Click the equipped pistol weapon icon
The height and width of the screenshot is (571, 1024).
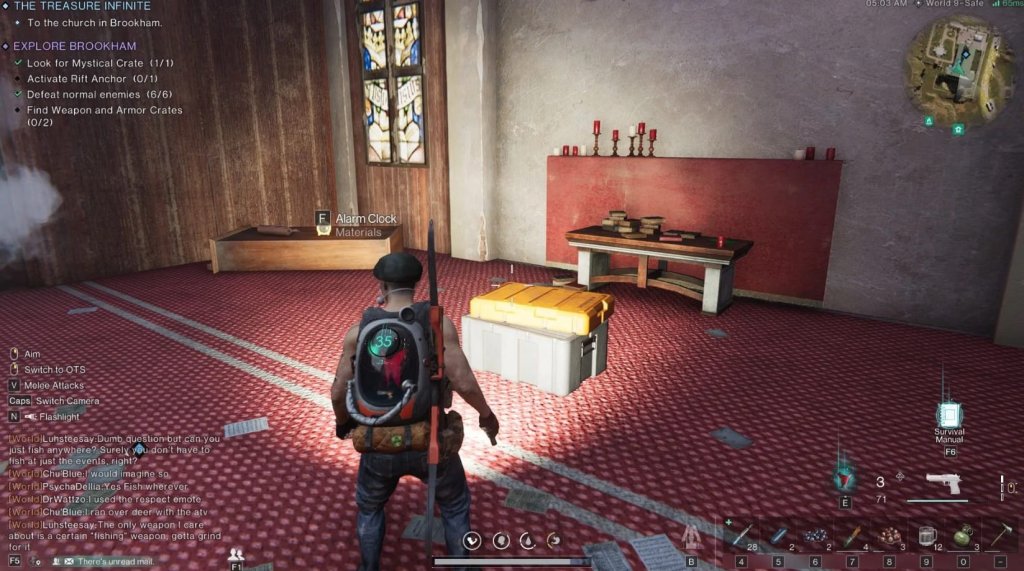(x=942, y=483)
